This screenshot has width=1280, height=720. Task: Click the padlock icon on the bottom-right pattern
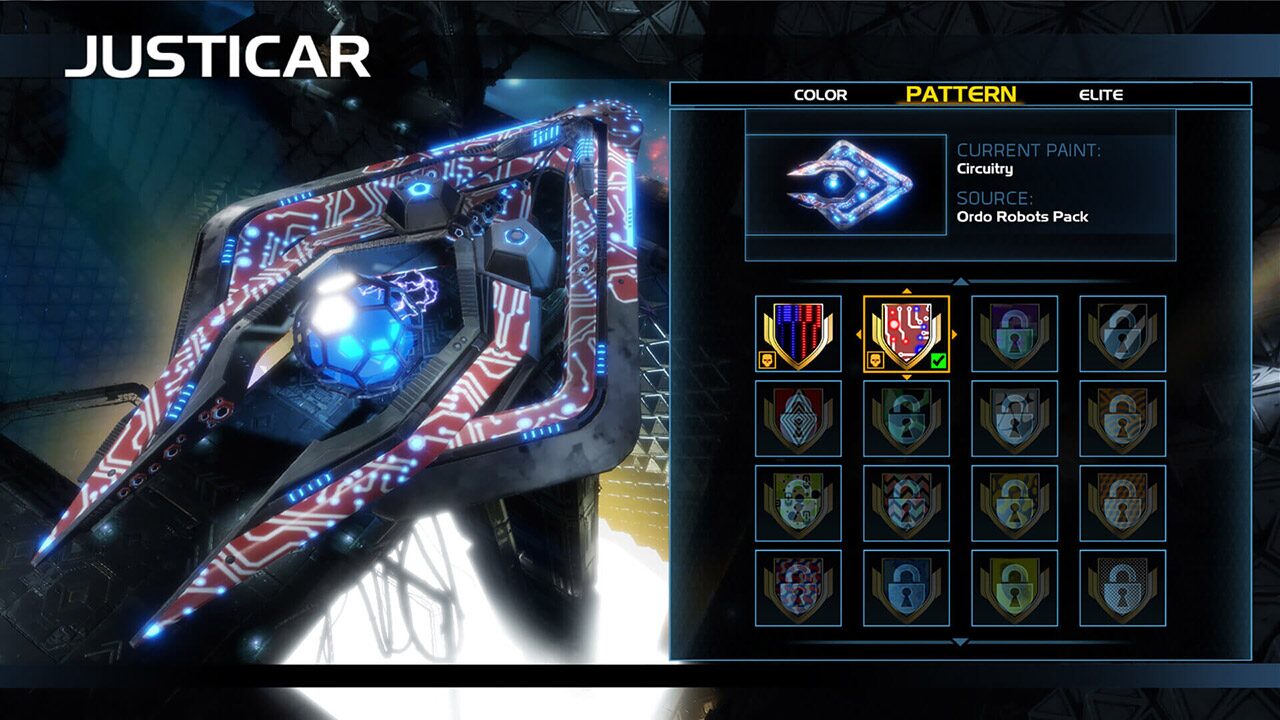(1123, 589)
